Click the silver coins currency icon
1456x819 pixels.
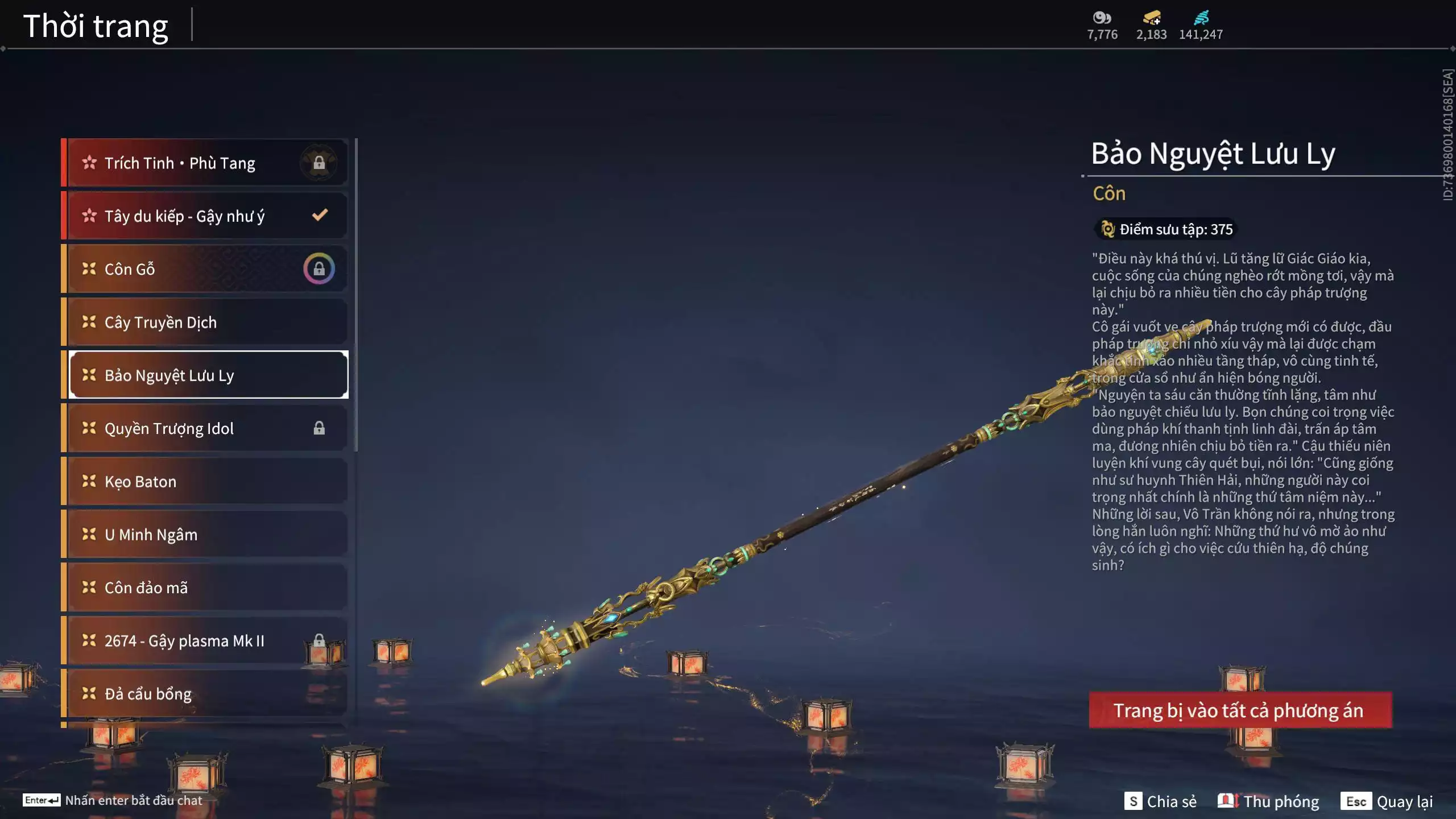click(x=1102, y=18)
